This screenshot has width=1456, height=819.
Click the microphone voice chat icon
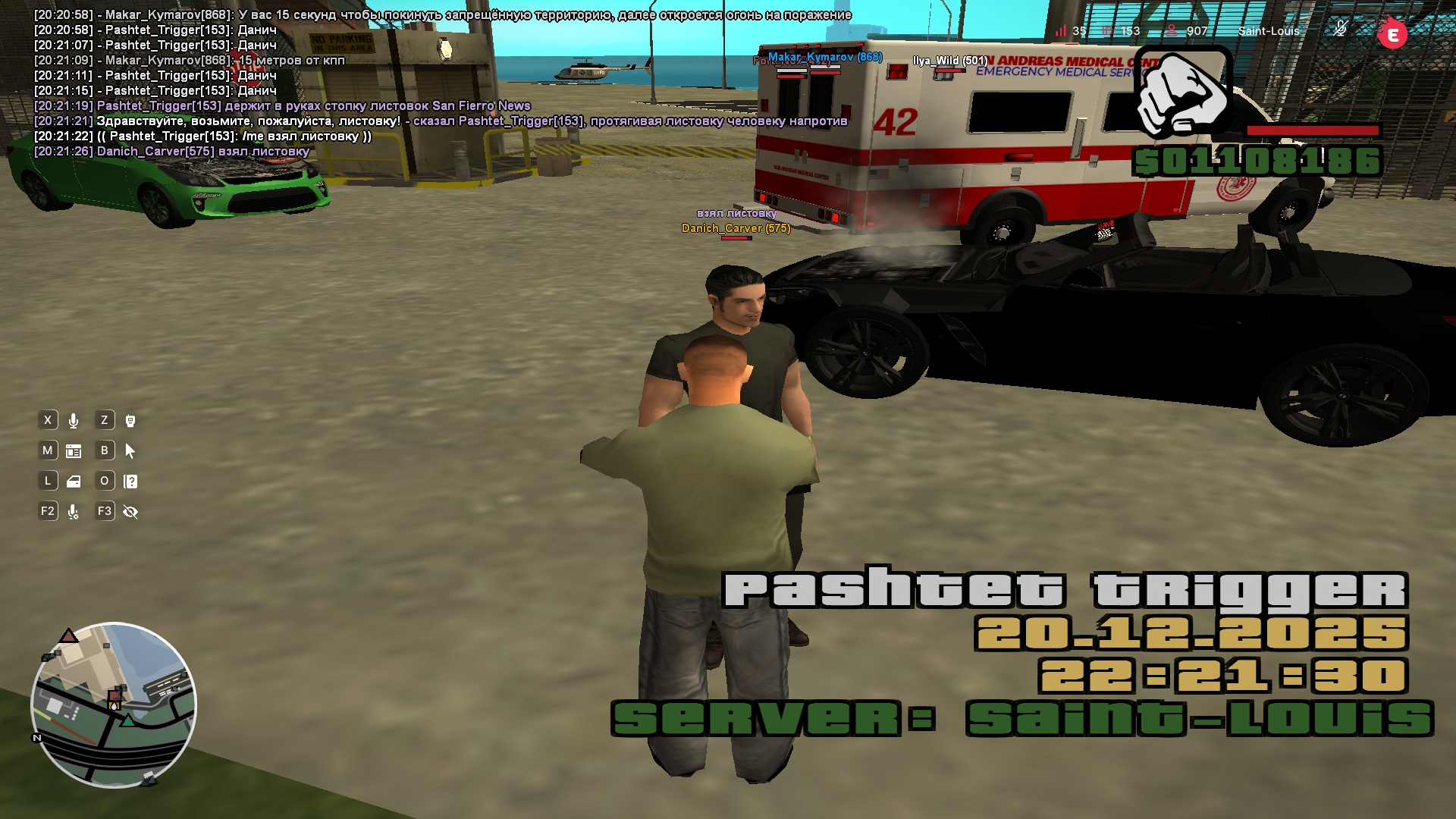(74, 421)
